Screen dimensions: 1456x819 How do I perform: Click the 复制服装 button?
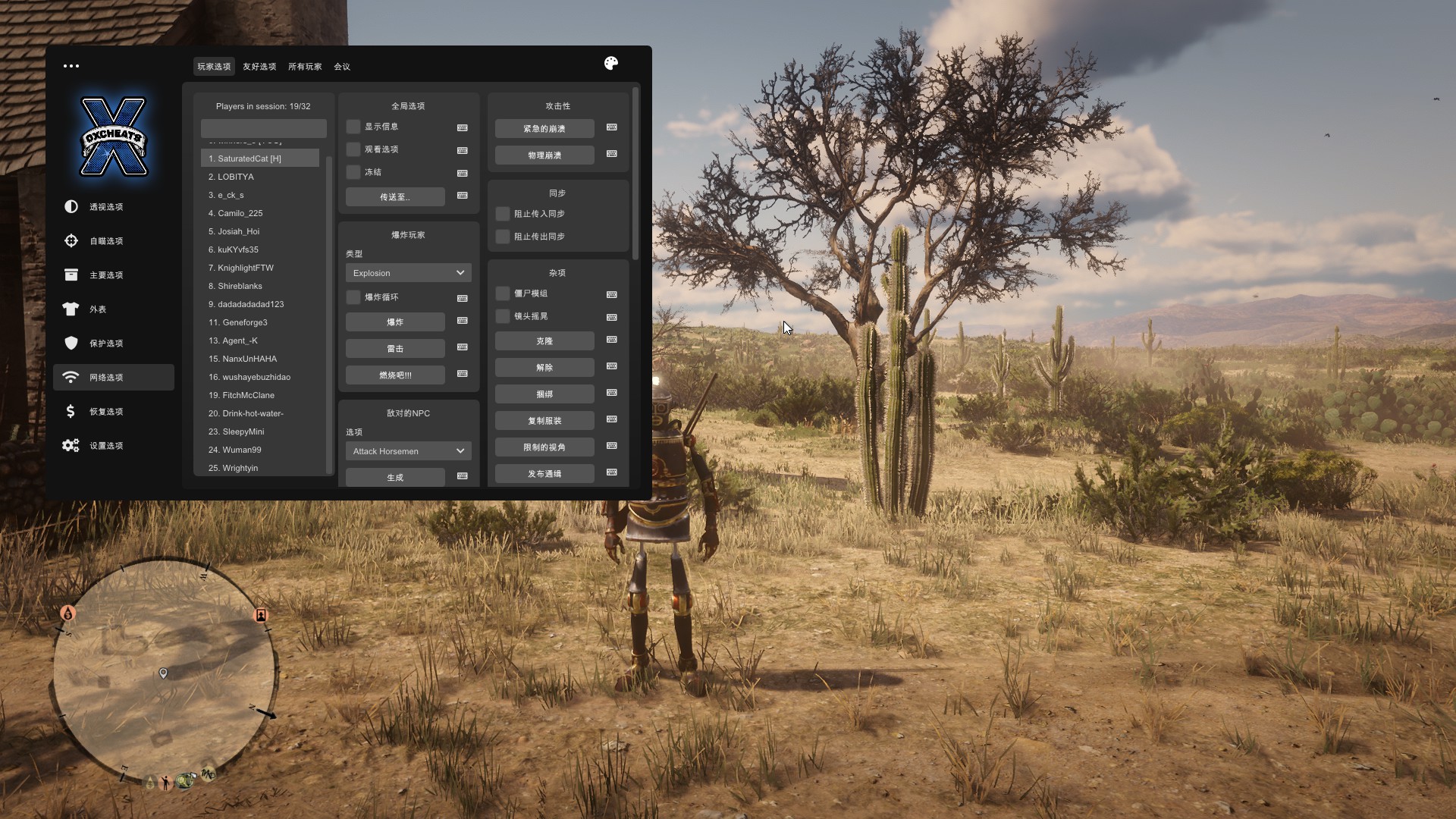pos(544,421)
